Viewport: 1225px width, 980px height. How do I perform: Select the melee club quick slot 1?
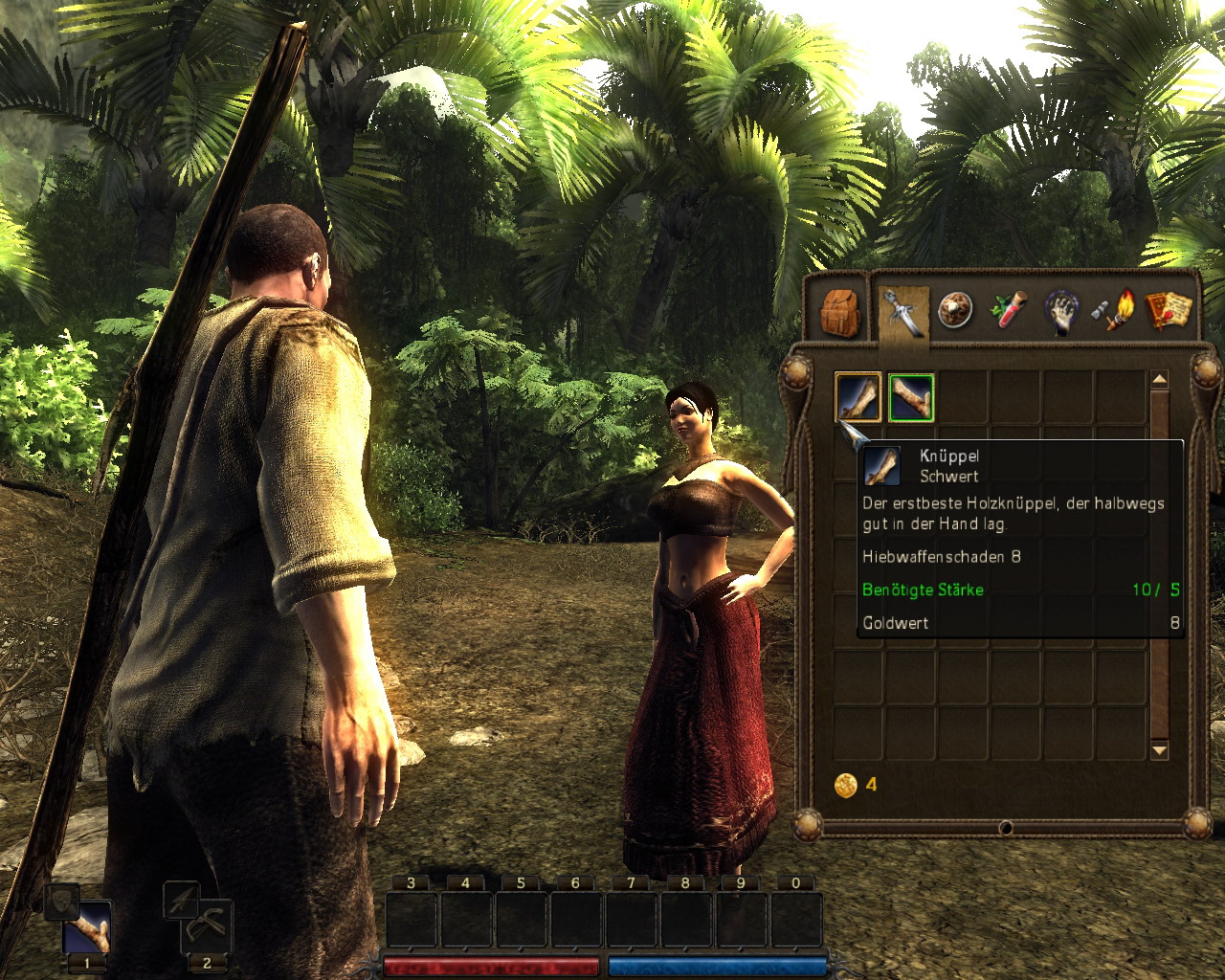(87, 928)
